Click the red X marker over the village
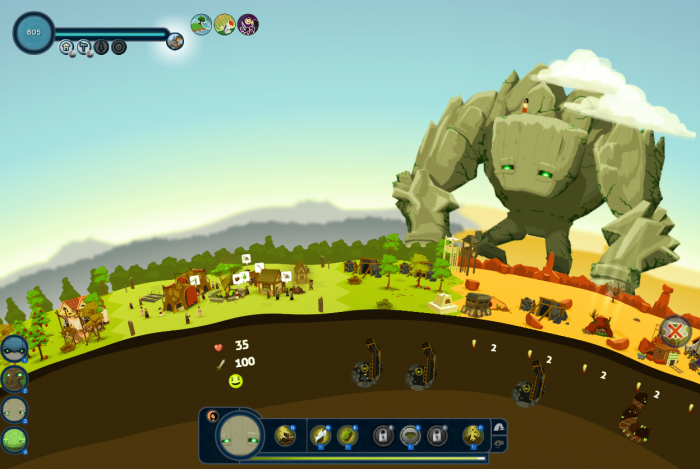 coord(677,330)
